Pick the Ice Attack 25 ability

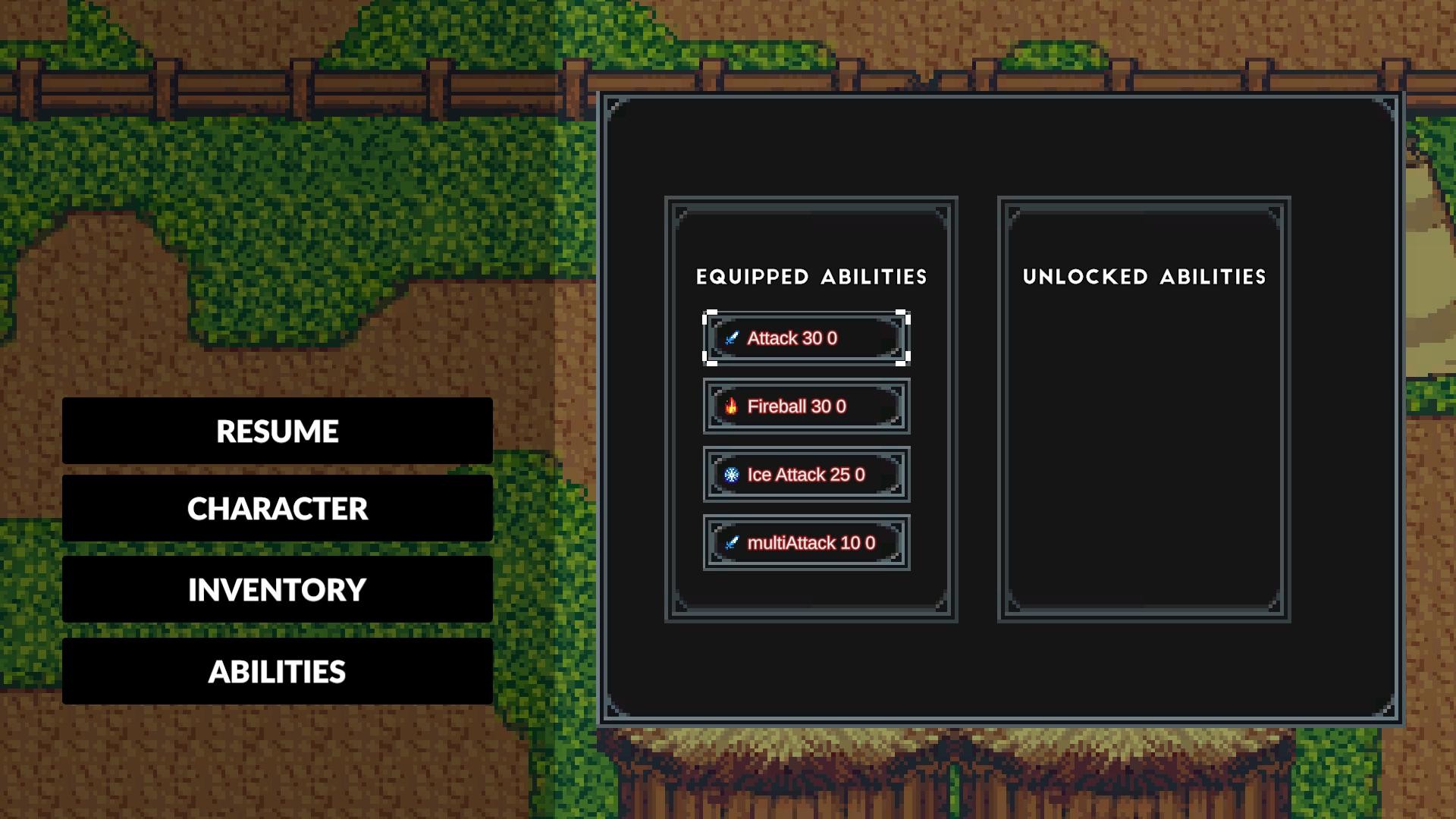point(805,475)
